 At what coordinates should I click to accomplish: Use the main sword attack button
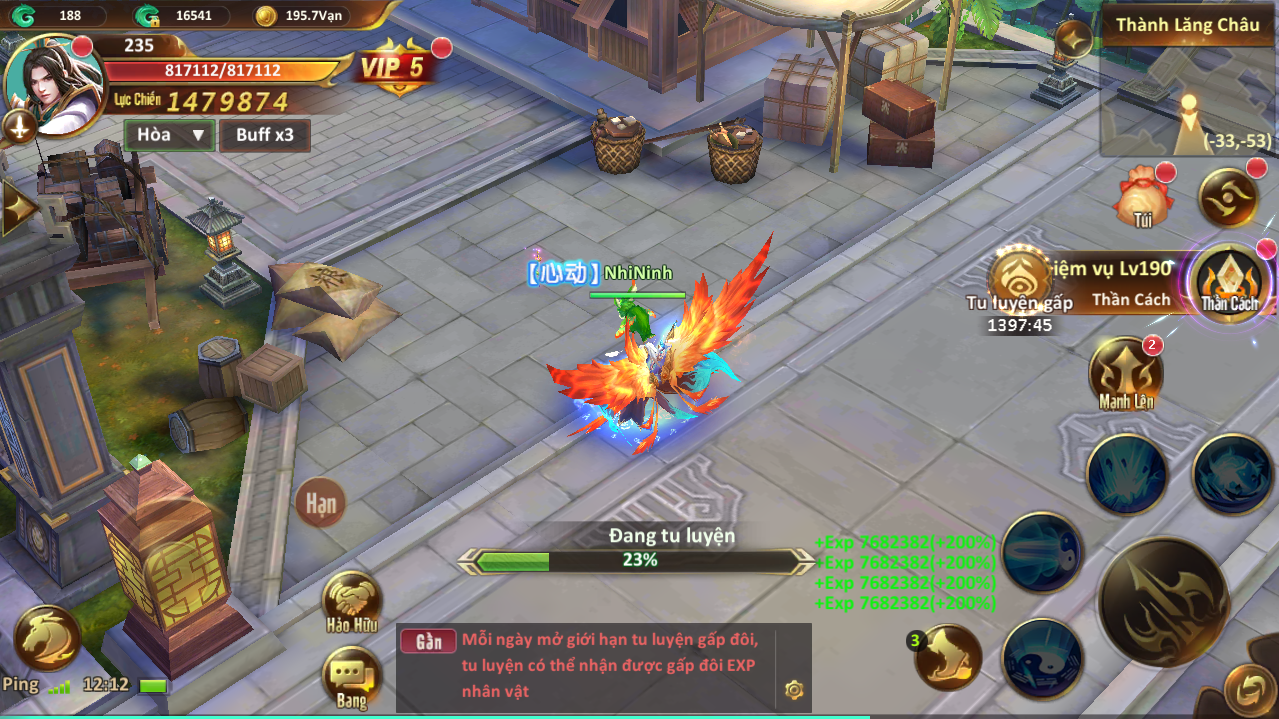pos(1163,600)
